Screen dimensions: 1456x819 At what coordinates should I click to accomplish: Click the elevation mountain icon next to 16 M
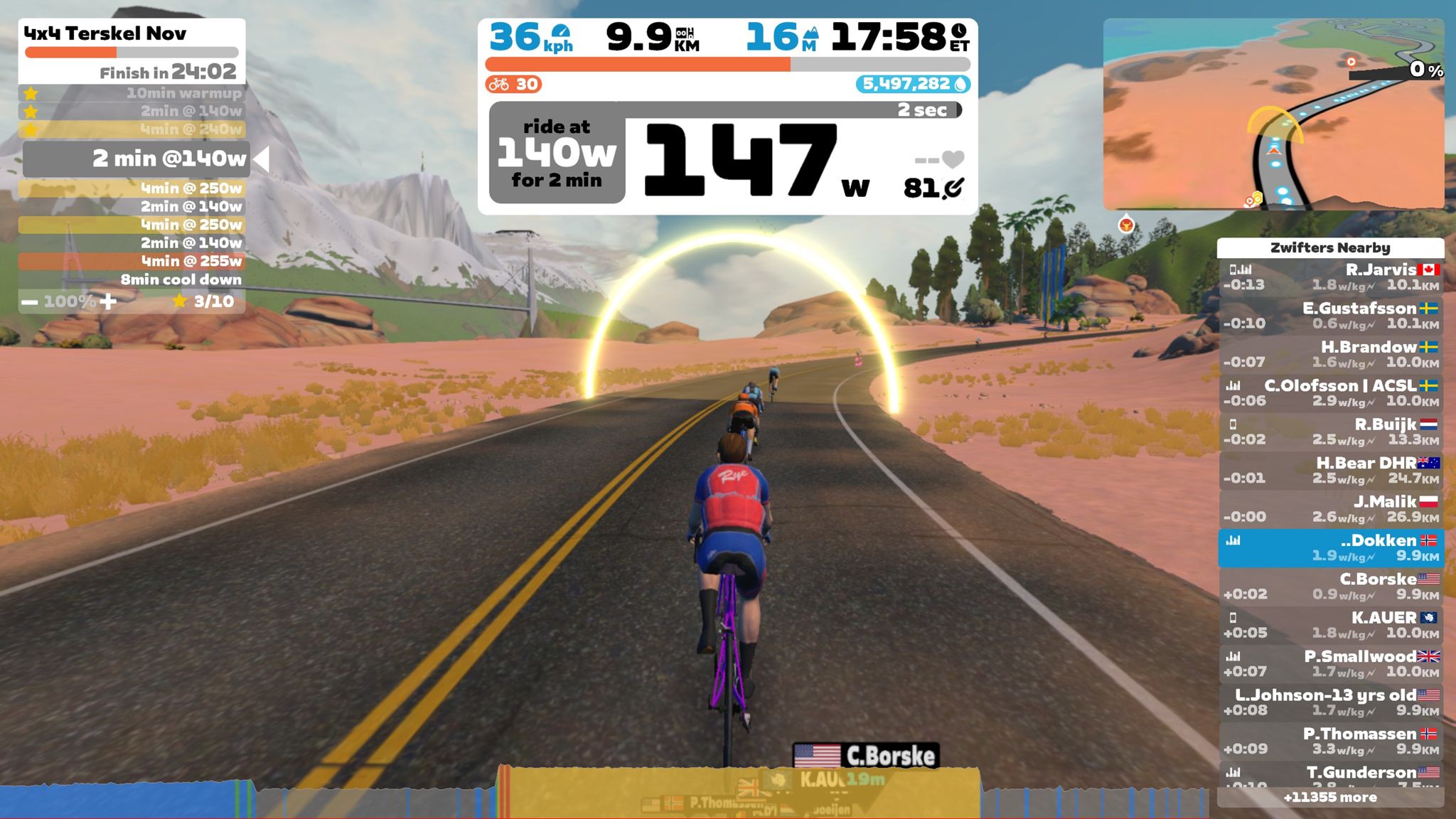tap(810, 33)
